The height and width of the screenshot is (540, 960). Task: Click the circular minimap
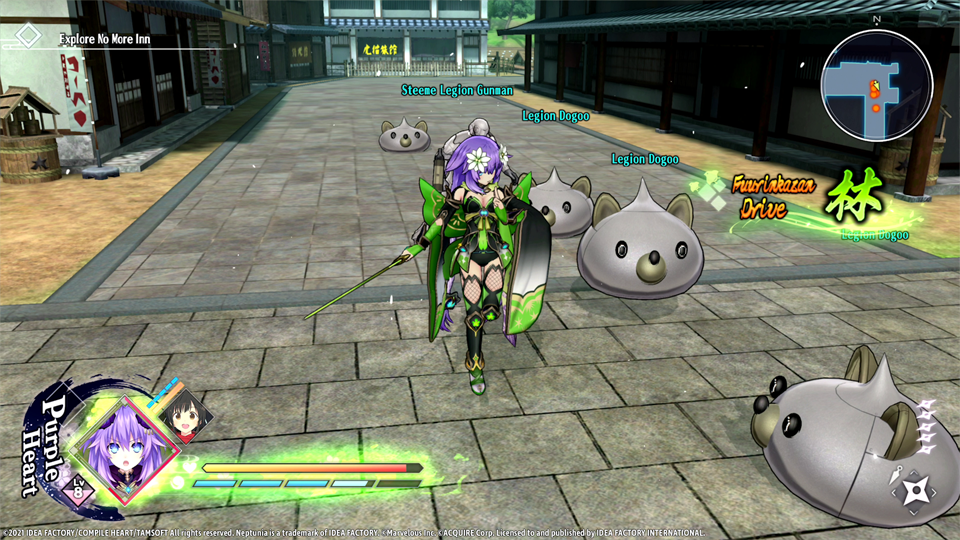point(876,84)
